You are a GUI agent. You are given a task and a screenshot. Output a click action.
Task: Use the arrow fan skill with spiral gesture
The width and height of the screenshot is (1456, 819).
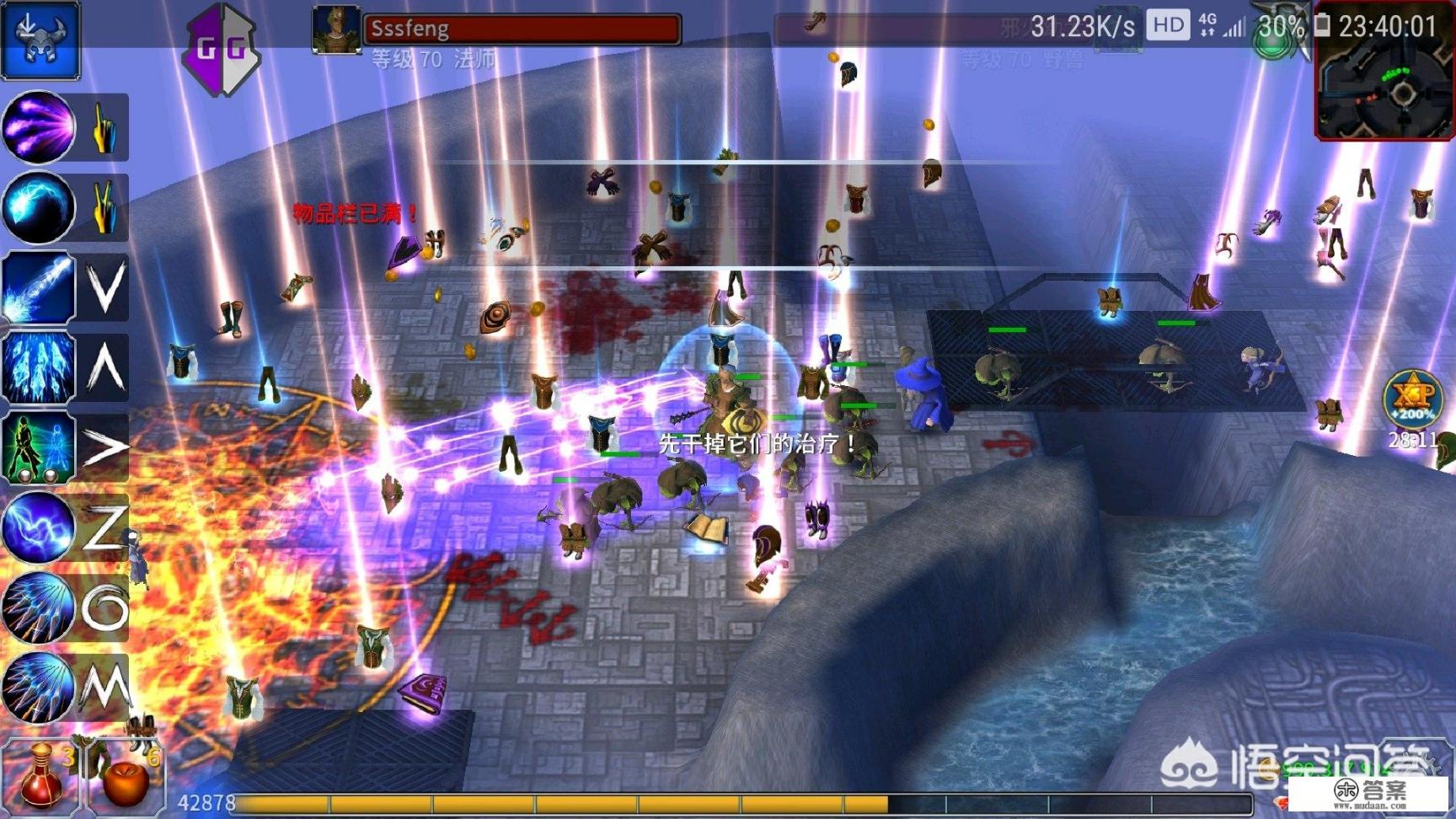coord(39,607)
